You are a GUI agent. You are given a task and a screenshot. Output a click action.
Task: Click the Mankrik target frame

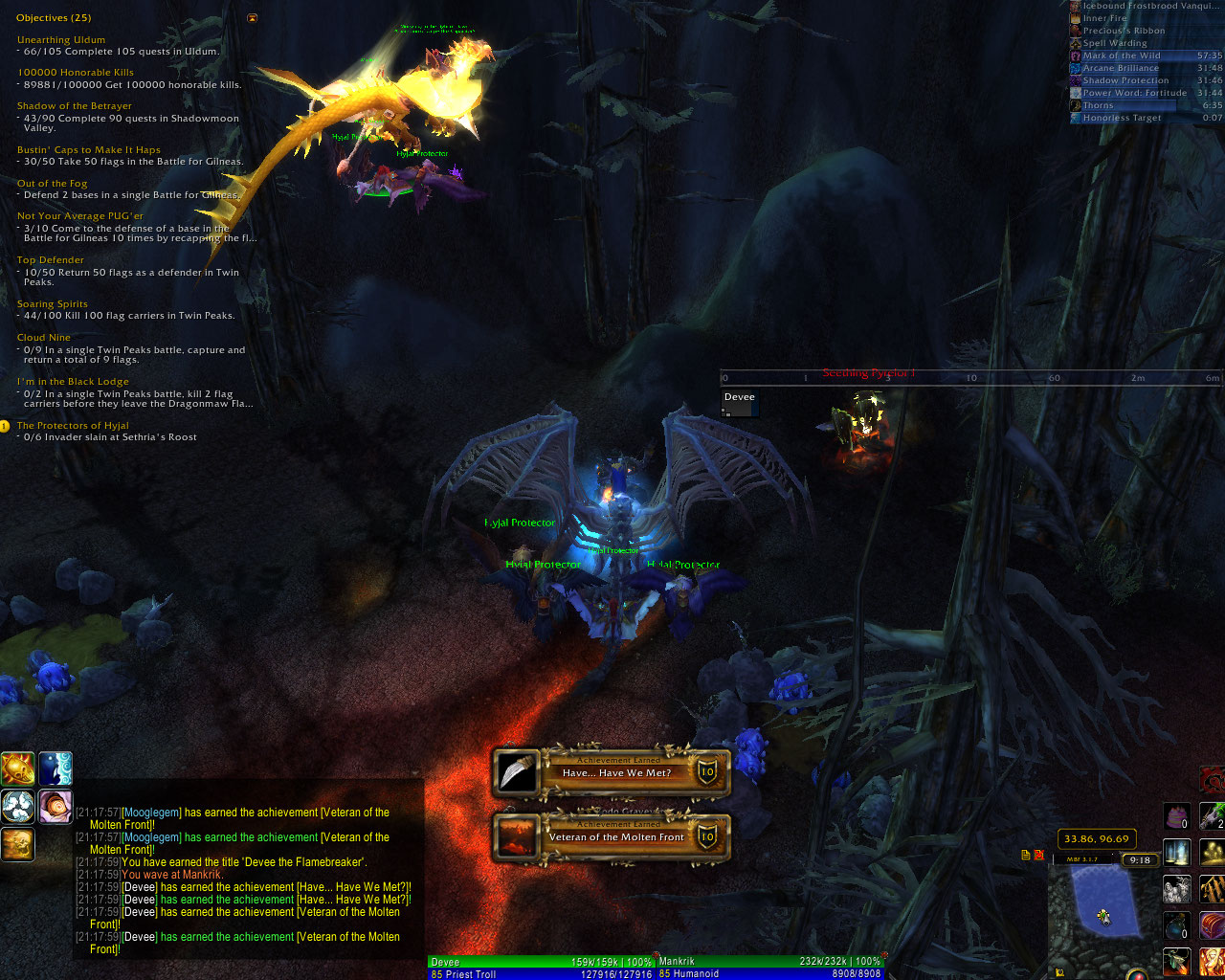770,968
